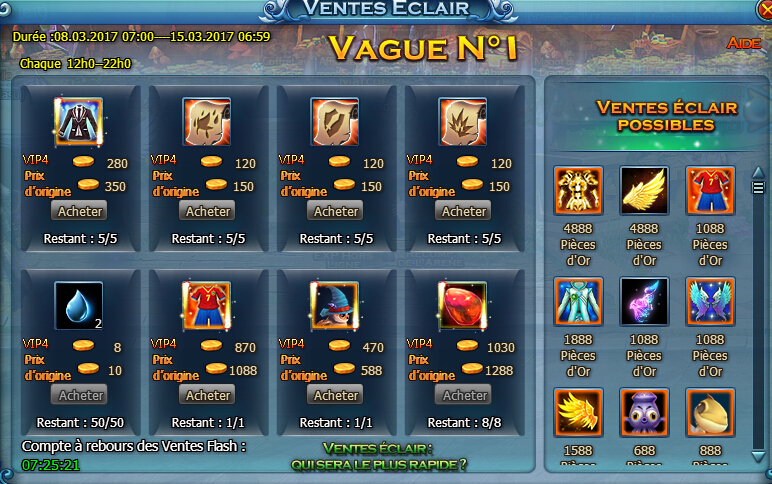
Task: View the golden armor in possible sales
Action: pos(578,191)
